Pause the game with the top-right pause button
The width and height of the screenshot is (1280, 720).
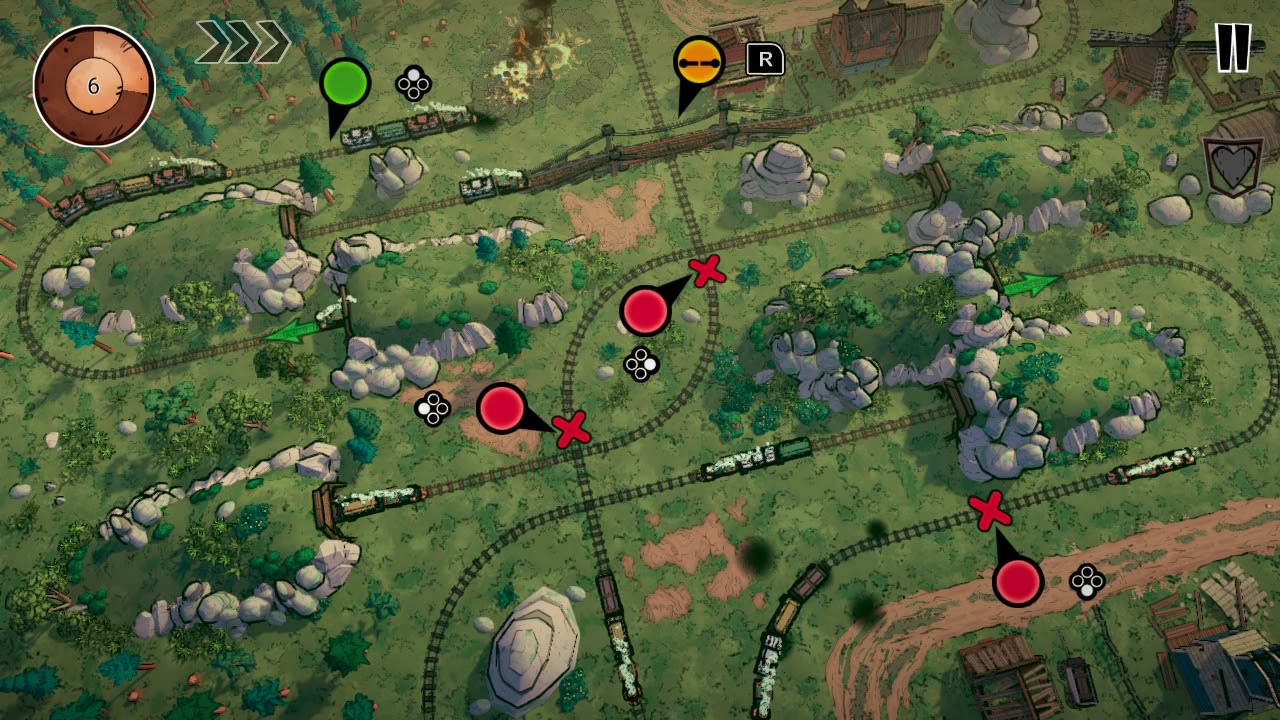[1233, 45]
